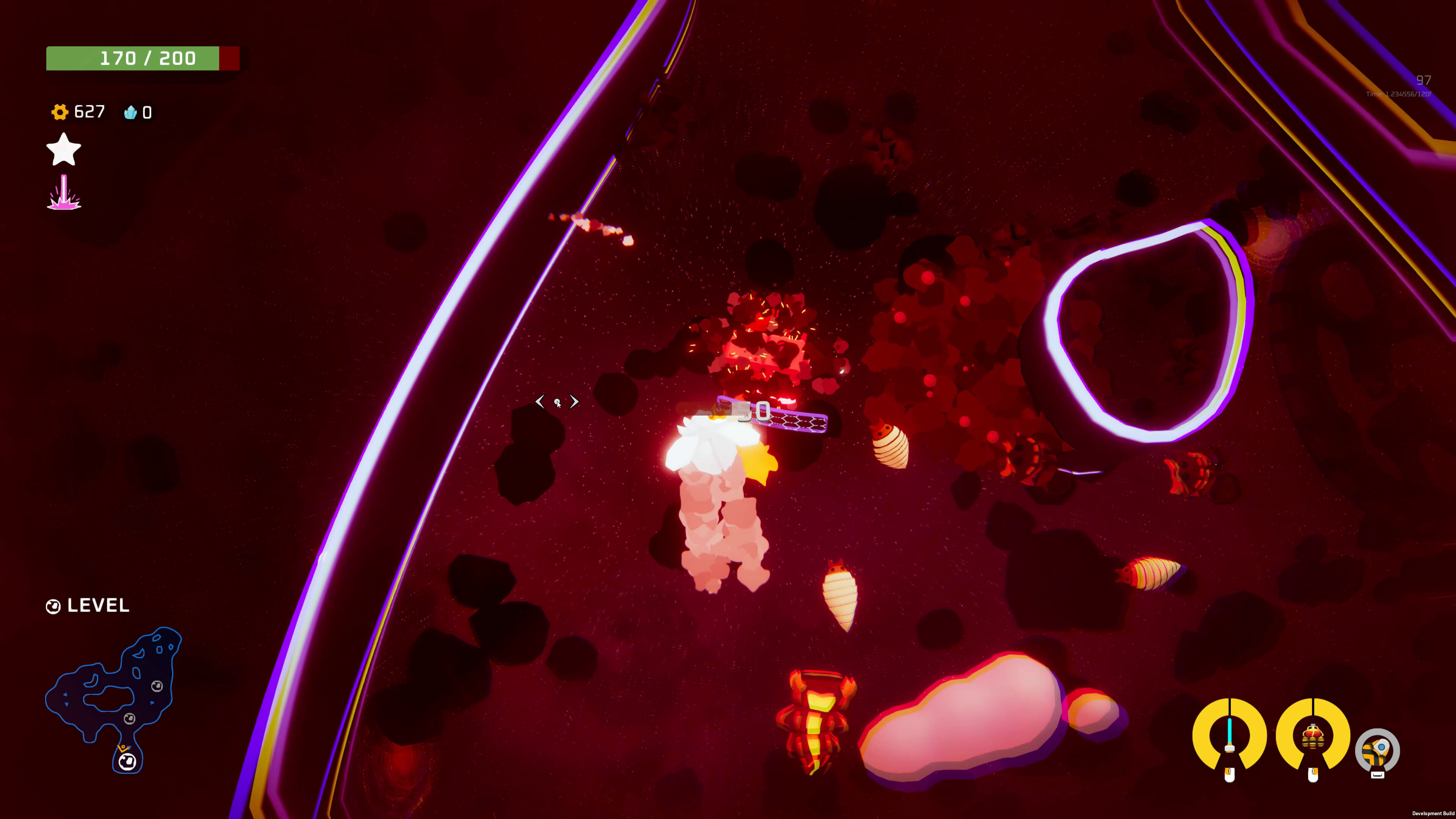Expand the left rotation arrow near the reticle
The height and width of the screenshot is (819, 1456).
click(x=540, y=401)
